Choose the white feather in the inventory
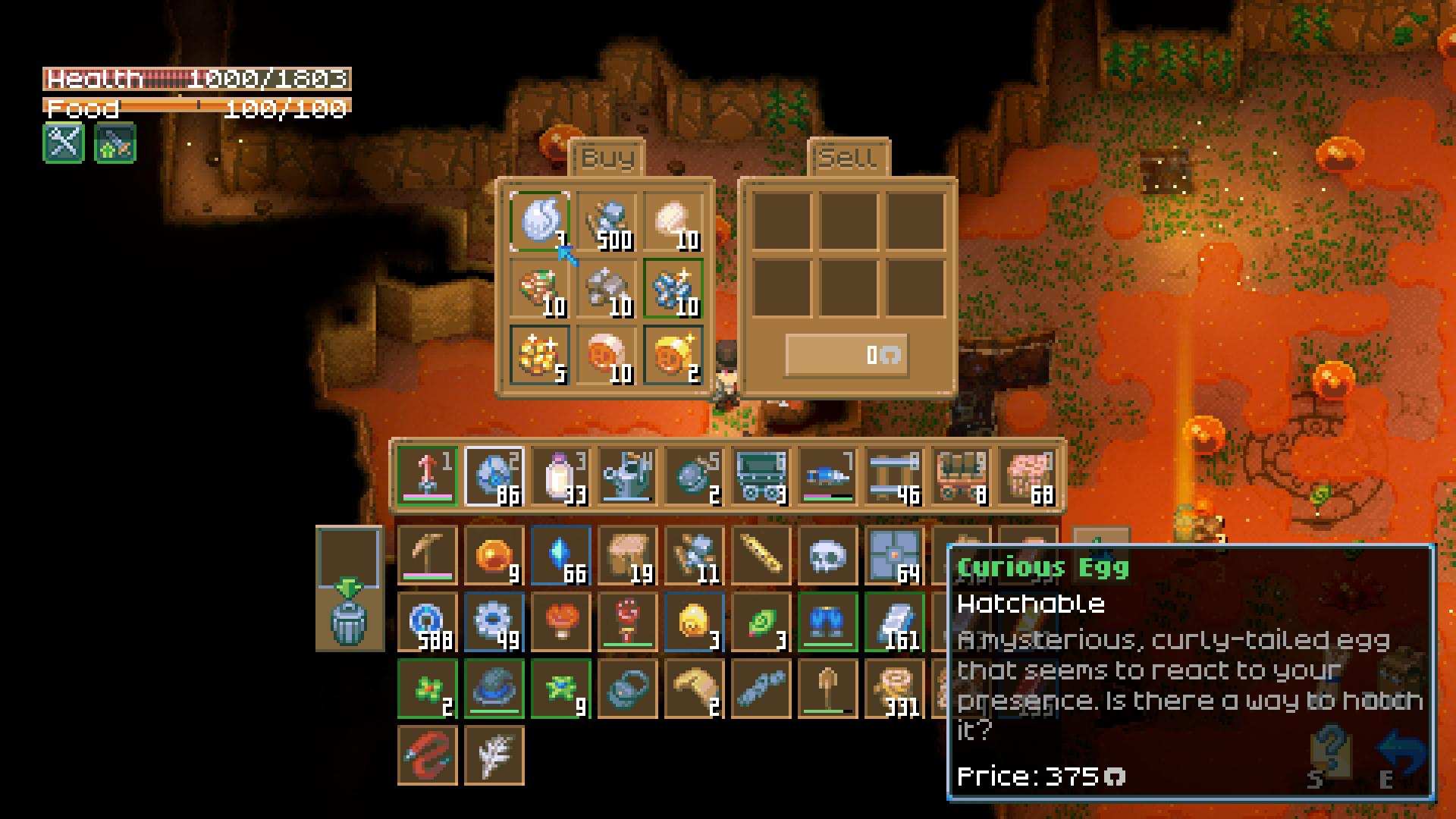The width and height of the screenshot is (1456, 819). point(494,755)
